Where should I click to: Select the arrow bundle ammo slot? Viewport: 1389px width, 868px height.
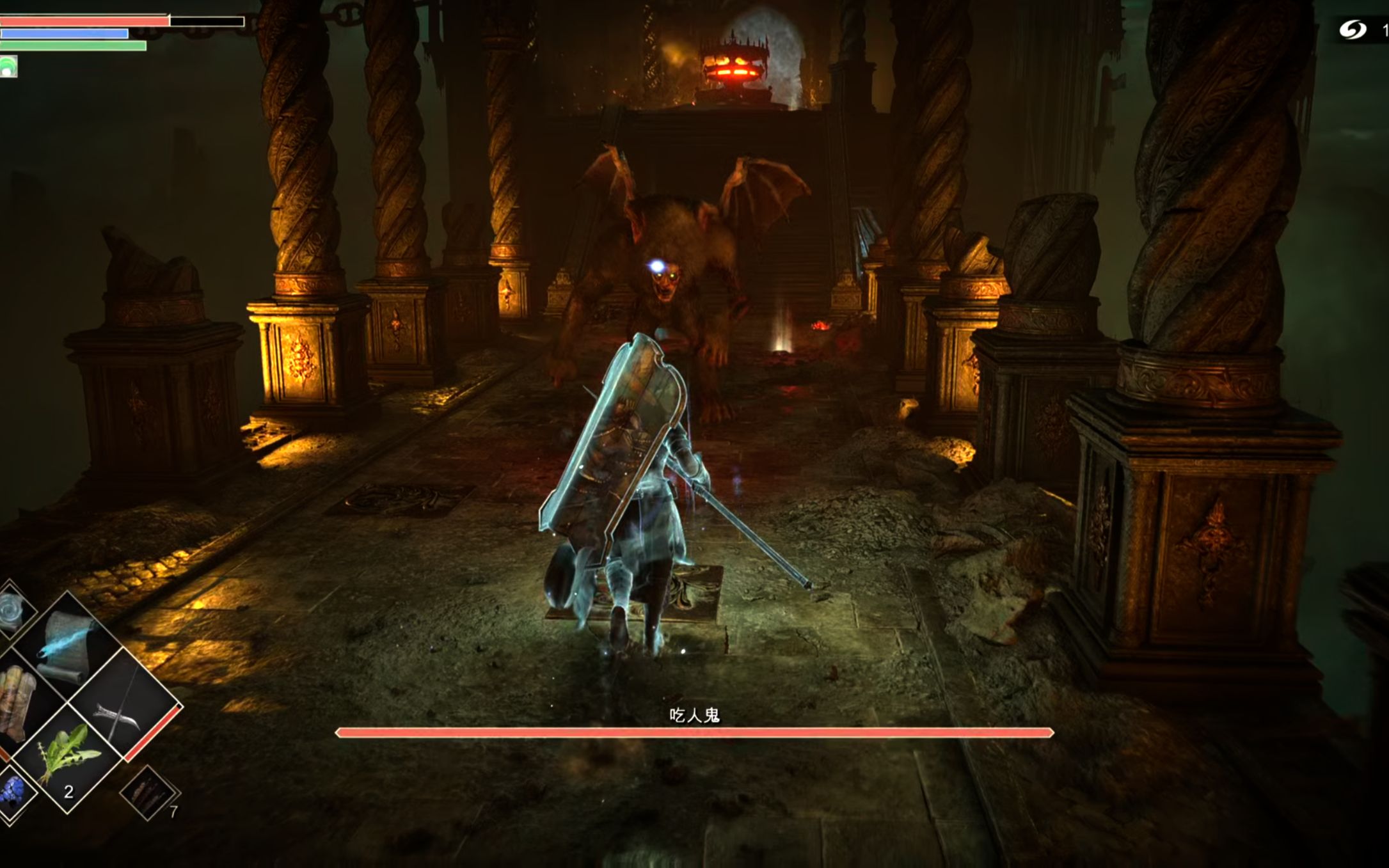click(147, 793)
